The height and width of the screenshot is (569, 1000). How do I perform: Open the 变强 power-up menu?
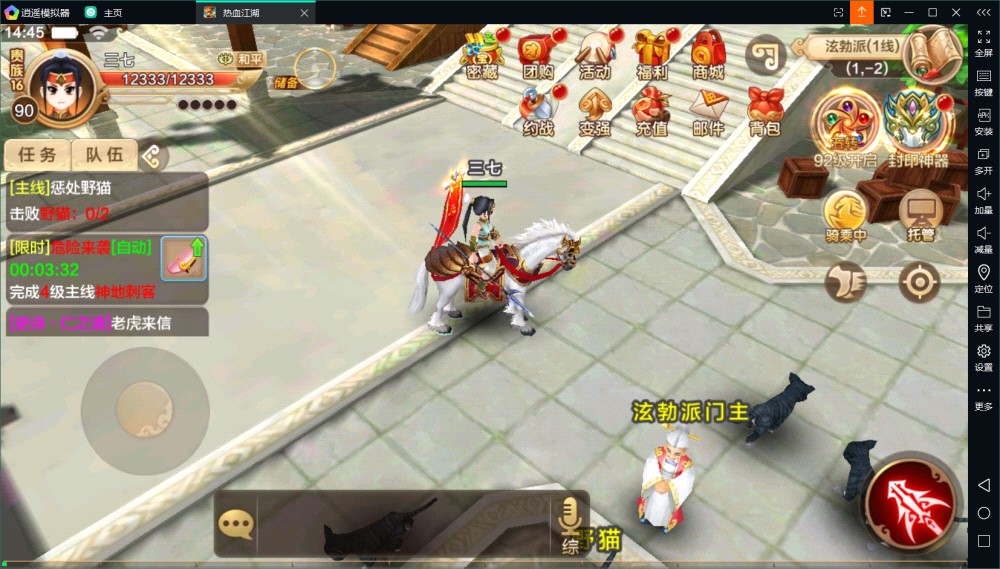point(595,110)
